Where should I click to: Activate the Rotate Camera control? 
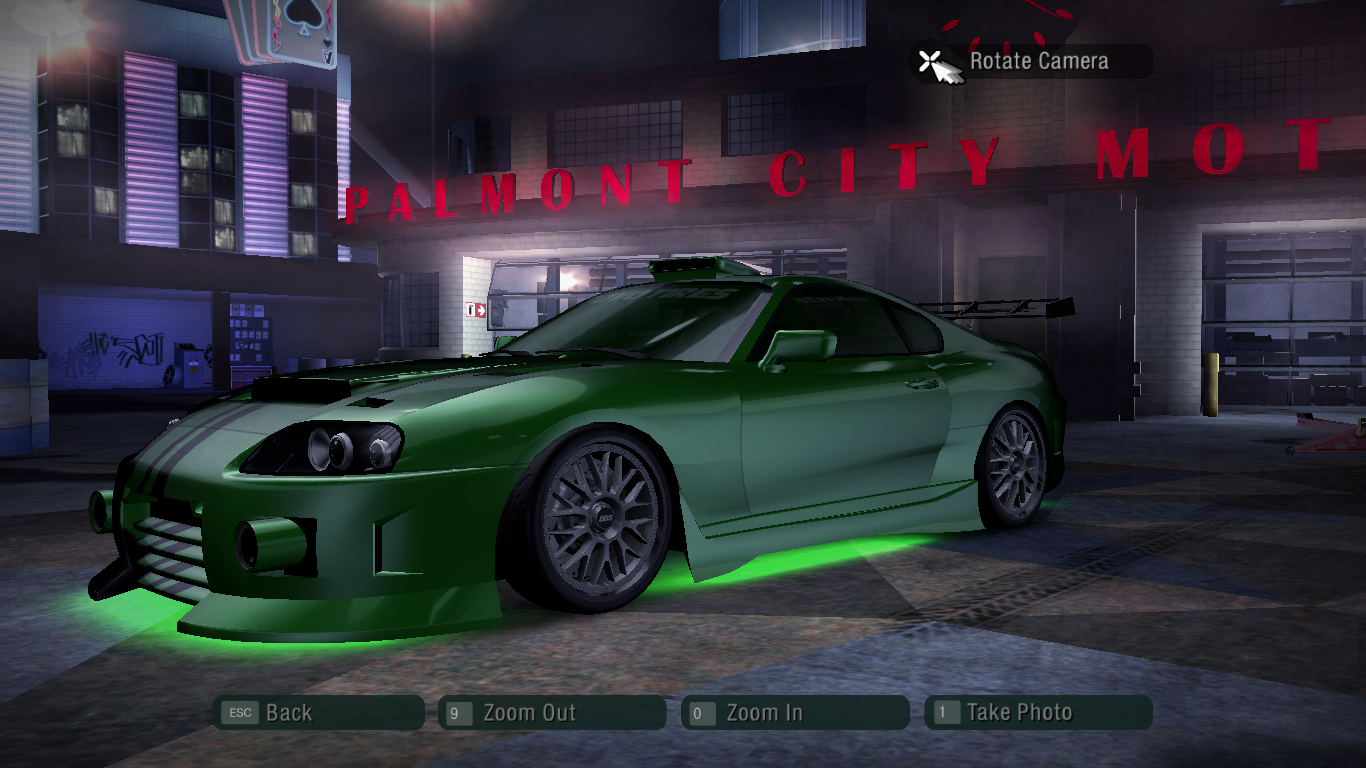click(x=1030, y=61)
